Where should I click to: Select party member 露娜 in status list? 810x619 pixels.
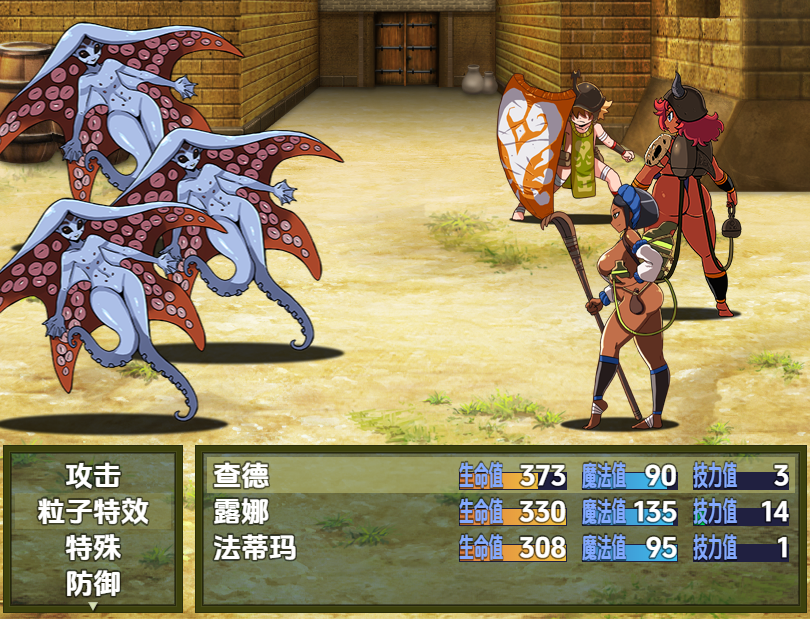242,512
